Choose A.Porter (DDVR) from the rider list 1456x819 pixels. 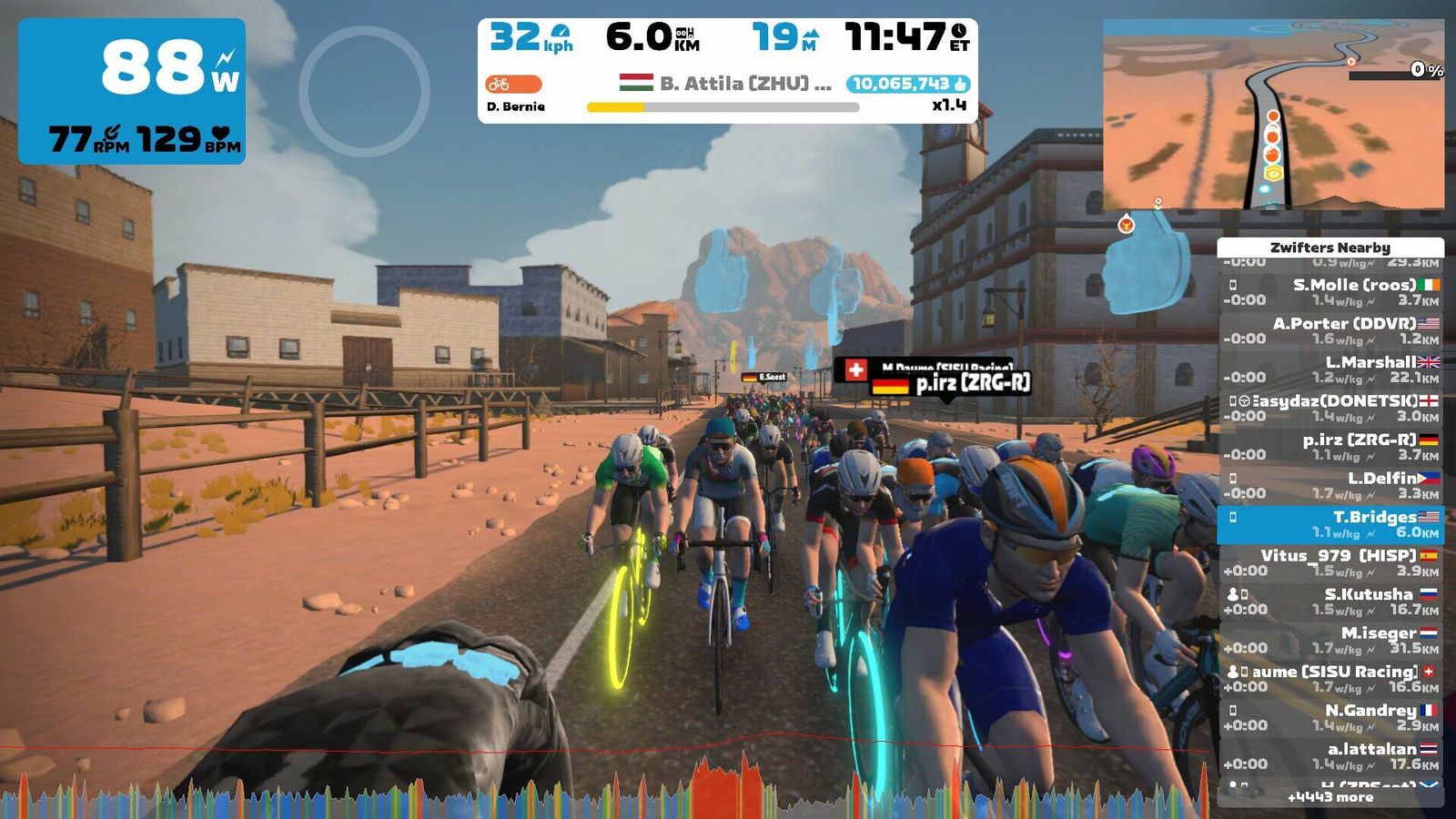click(x=1330, y=330)
